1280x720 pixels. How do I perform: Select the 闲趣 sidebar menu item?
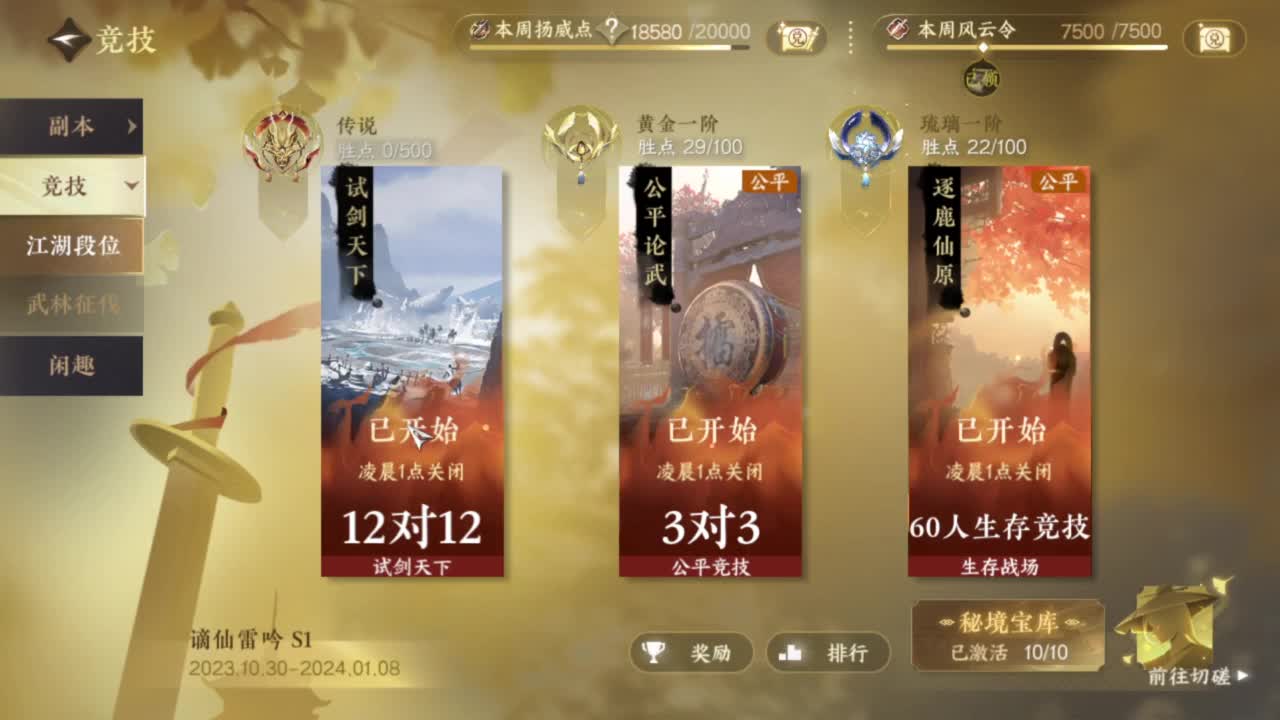72,367
